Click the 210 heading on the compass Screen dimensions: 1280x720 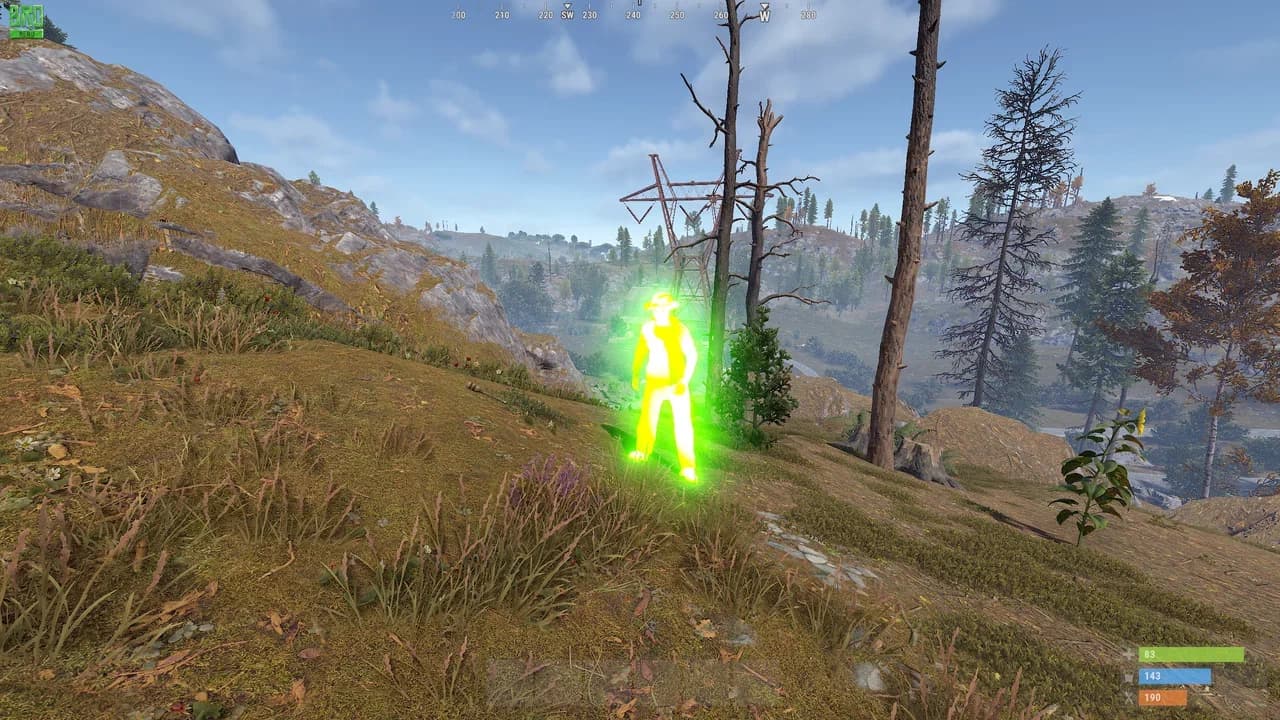(x=503, y=16)
